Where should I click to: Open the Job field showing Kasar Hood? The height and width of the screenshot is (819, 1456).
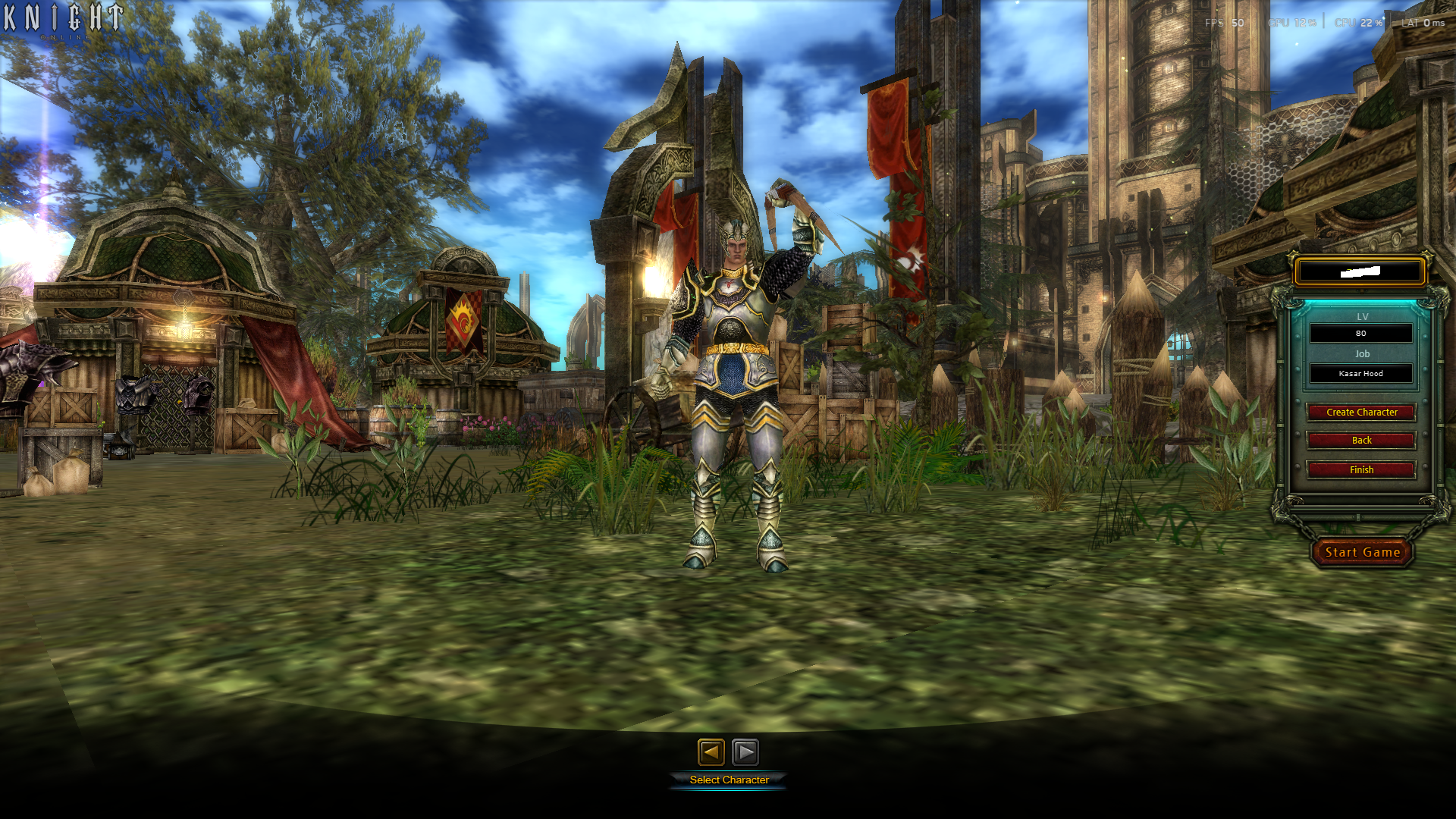tap(1360, 373)
